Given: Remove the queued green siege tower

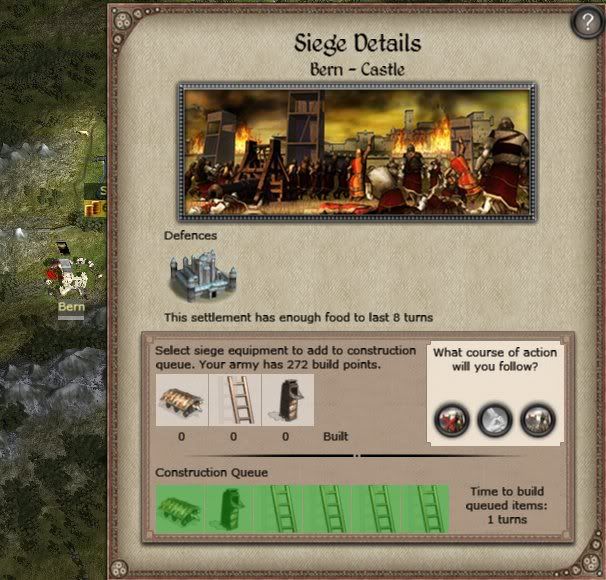Looking at the screenshot, I should point(228,508).
